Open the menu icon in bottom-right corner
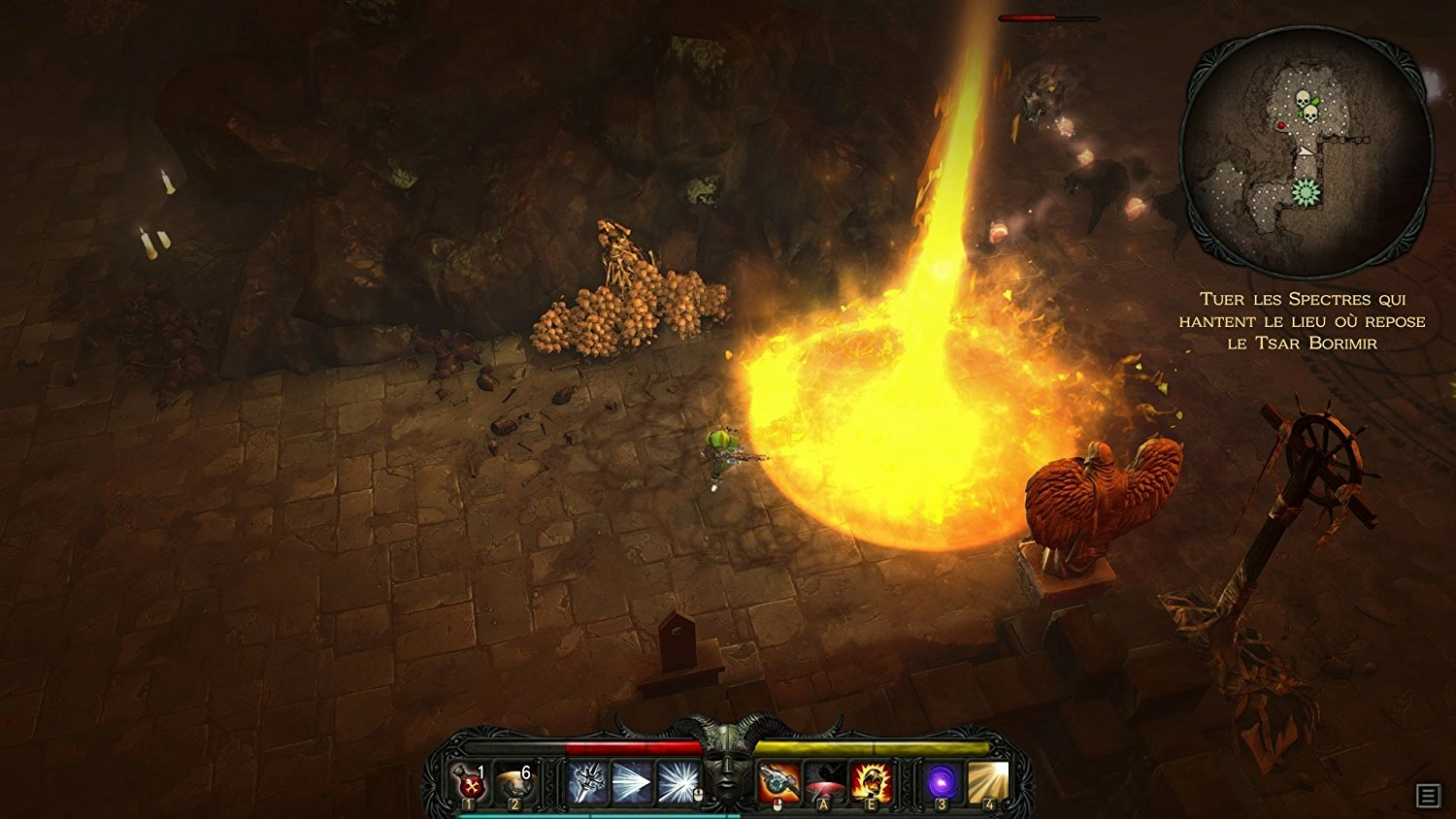 (x=1428, y=796)
